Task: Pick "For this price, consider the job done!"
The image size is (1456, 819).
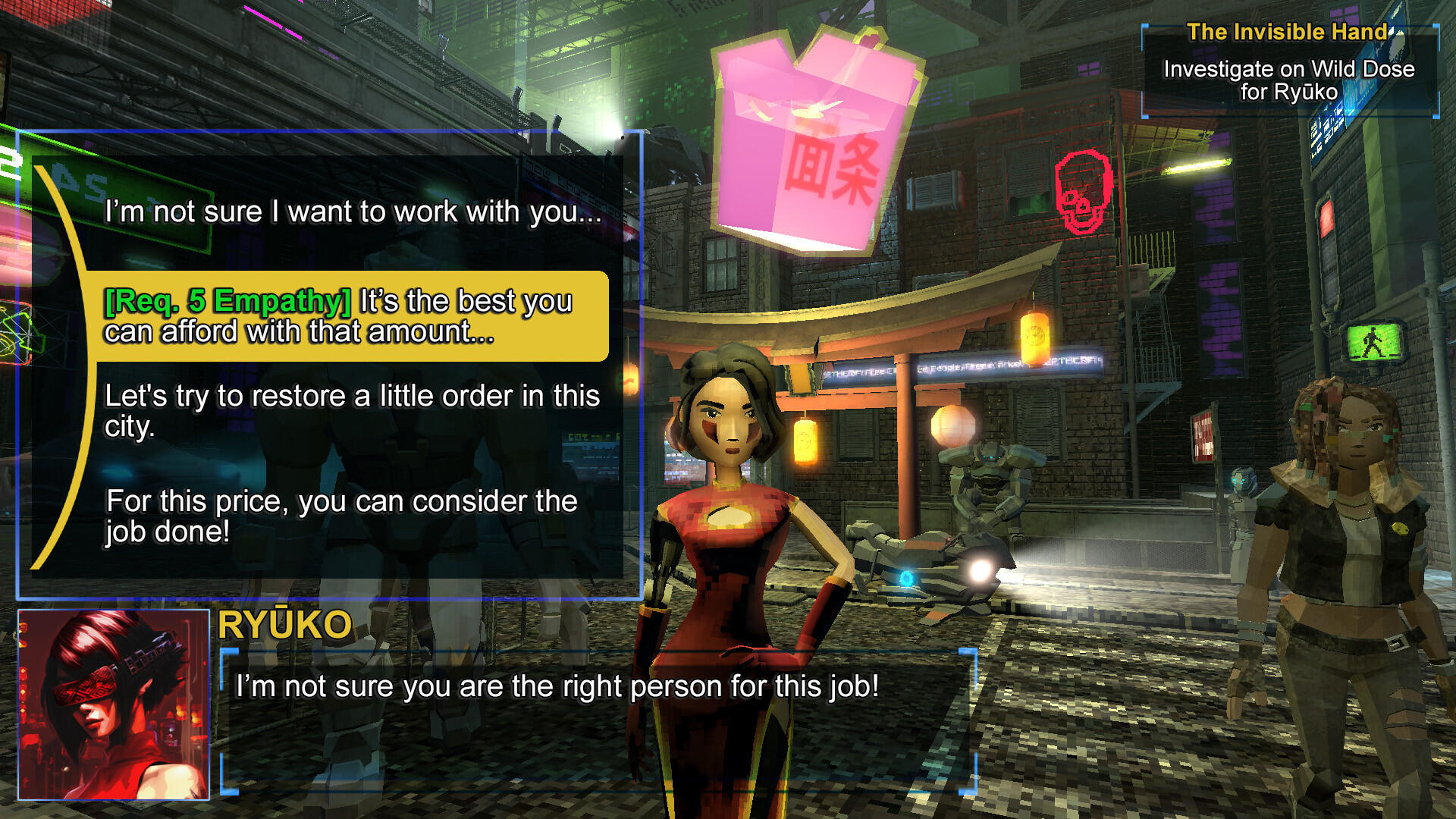Action: pos(341,516)
